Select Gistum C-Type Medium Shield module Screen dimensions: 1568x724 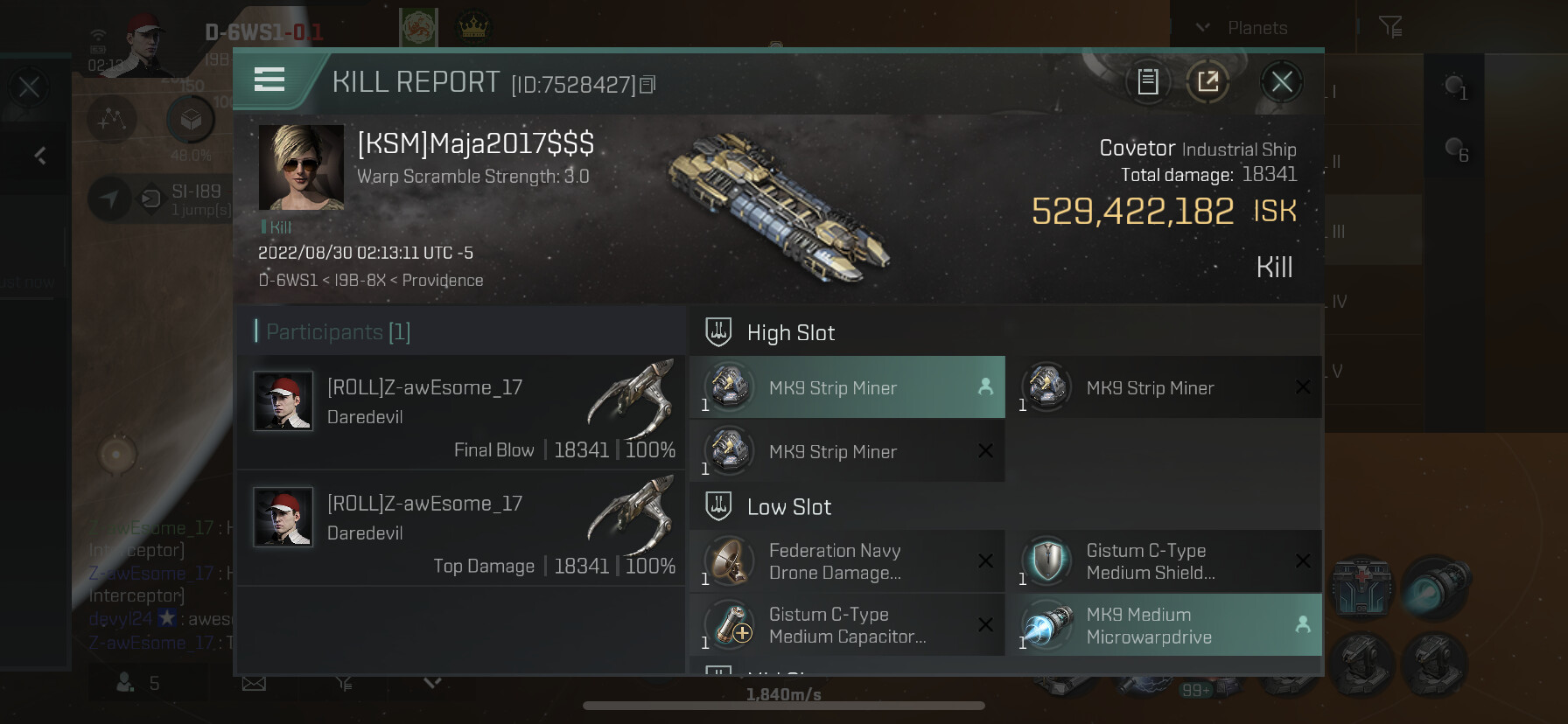1164,561
